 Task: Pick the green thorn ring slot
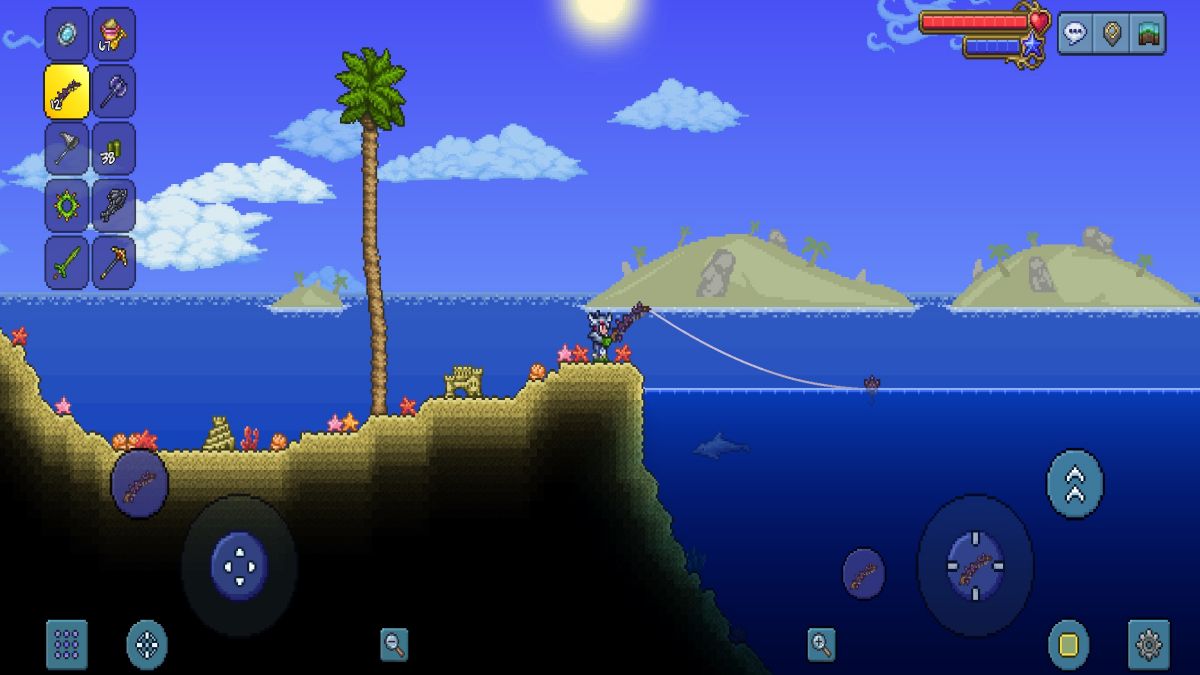pos(67,206)
